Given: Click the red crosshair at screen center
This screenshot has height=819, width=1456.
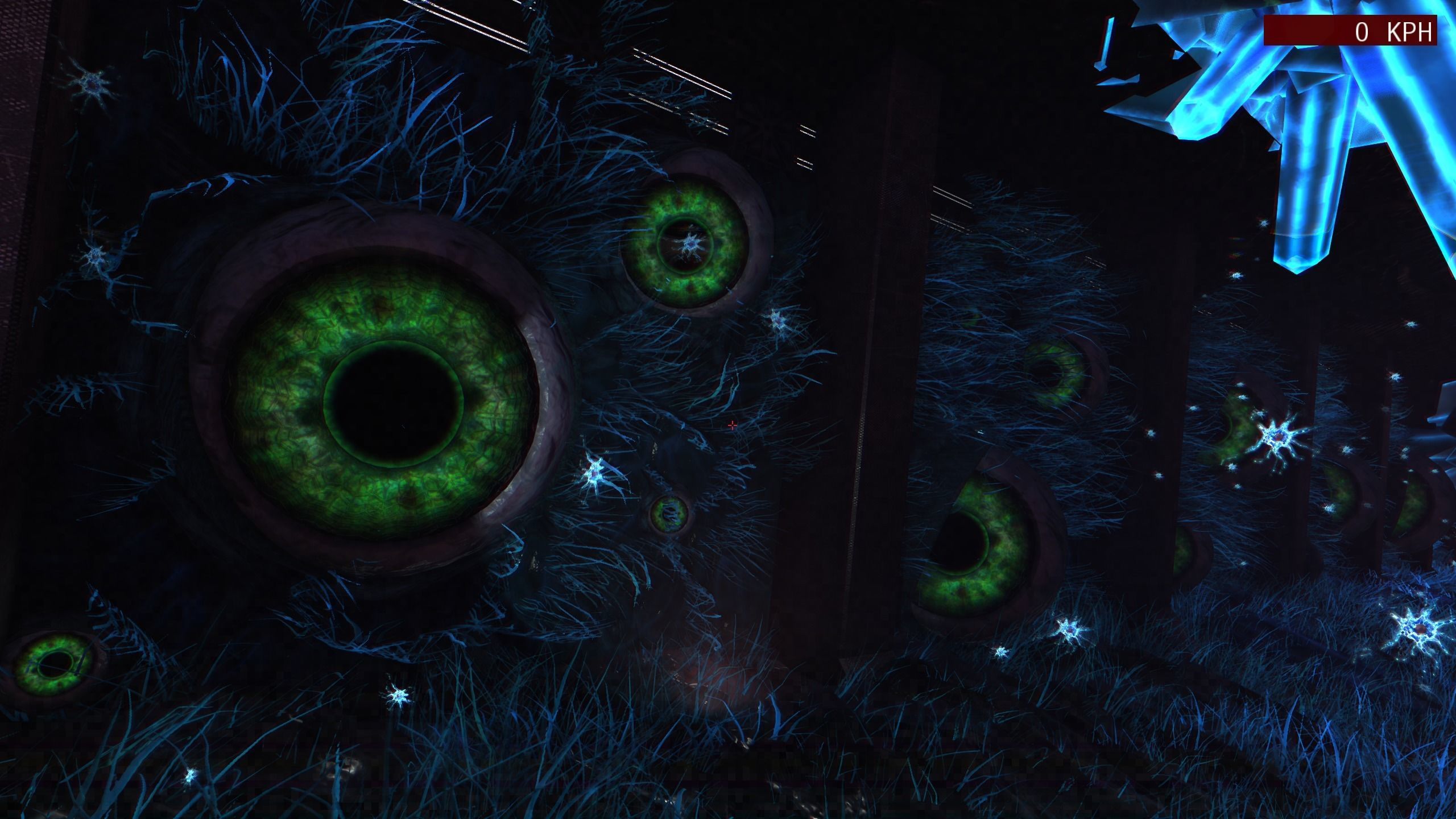Looking at the screenshot, I should 733,425.
